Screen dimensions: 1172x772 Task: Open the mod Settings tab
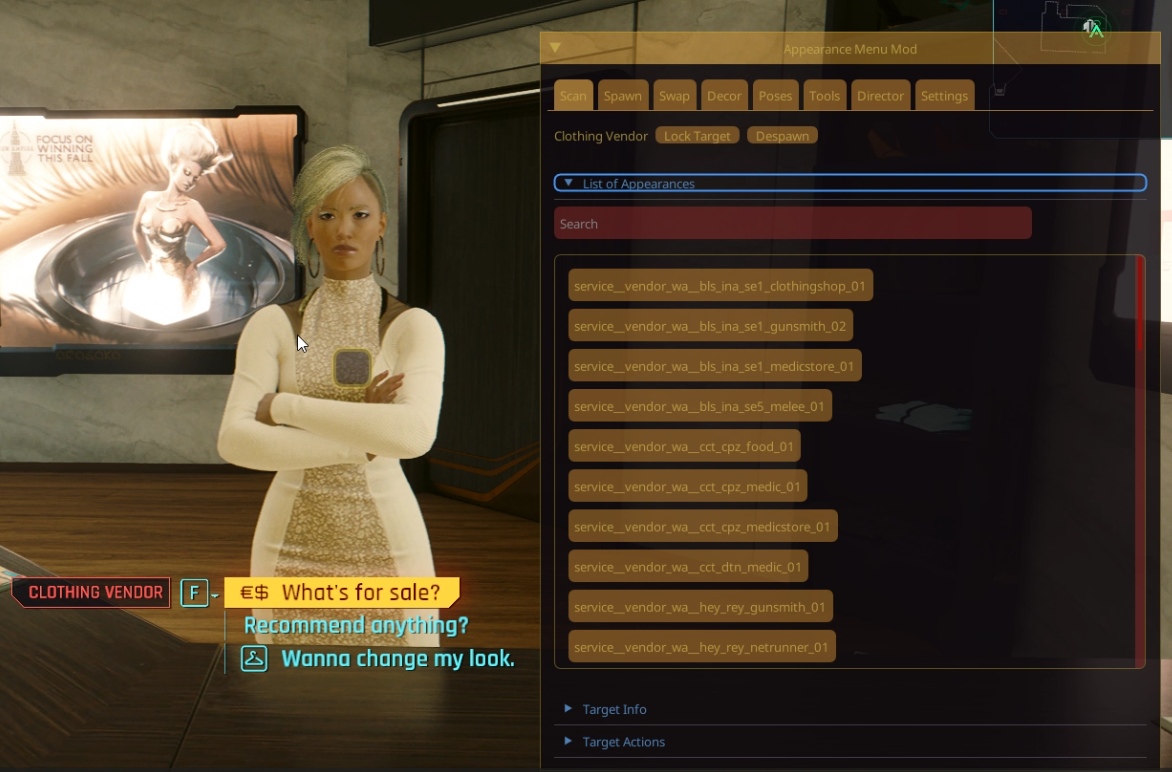[944, 96]
